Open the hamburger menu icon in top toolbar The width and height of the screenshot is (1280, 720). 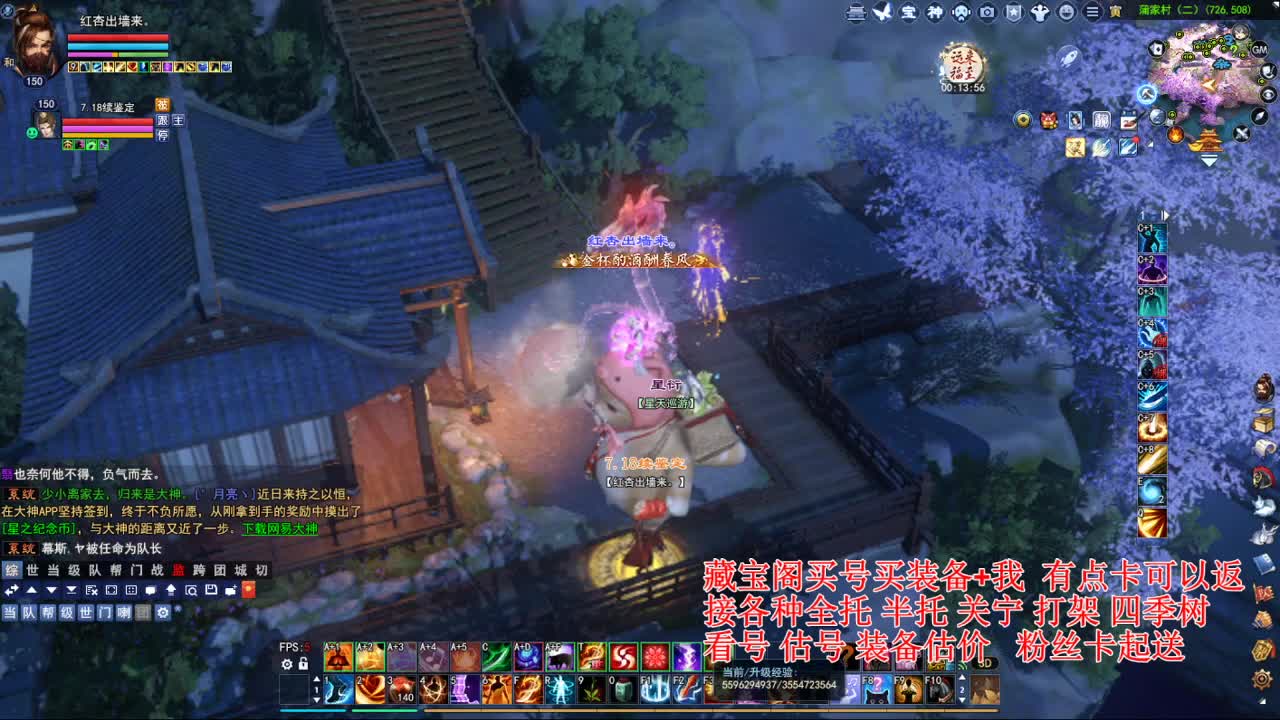coord(1093,12)
